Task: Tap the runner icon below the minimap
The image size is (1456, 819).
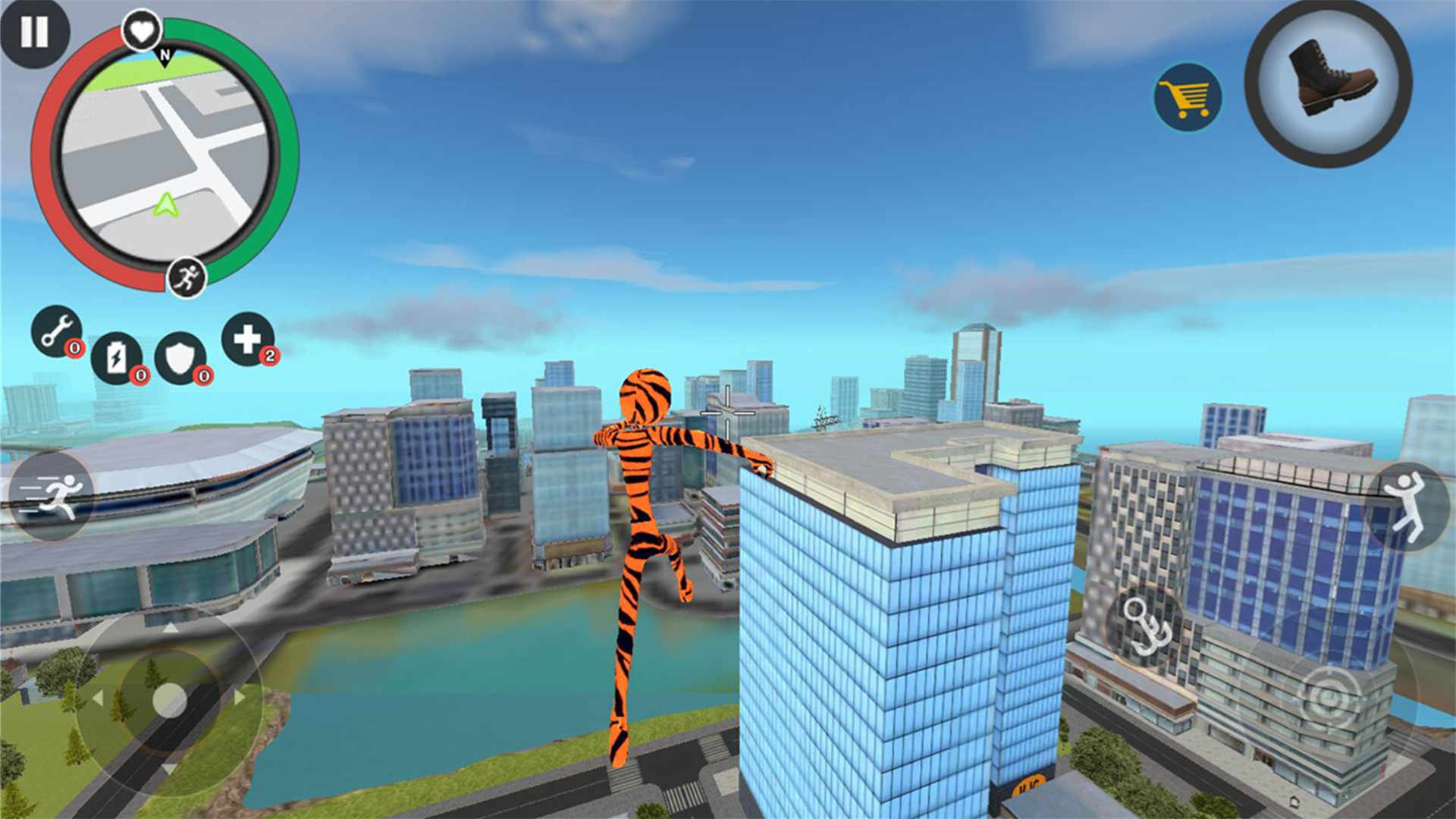Action: tap(186, 276)
